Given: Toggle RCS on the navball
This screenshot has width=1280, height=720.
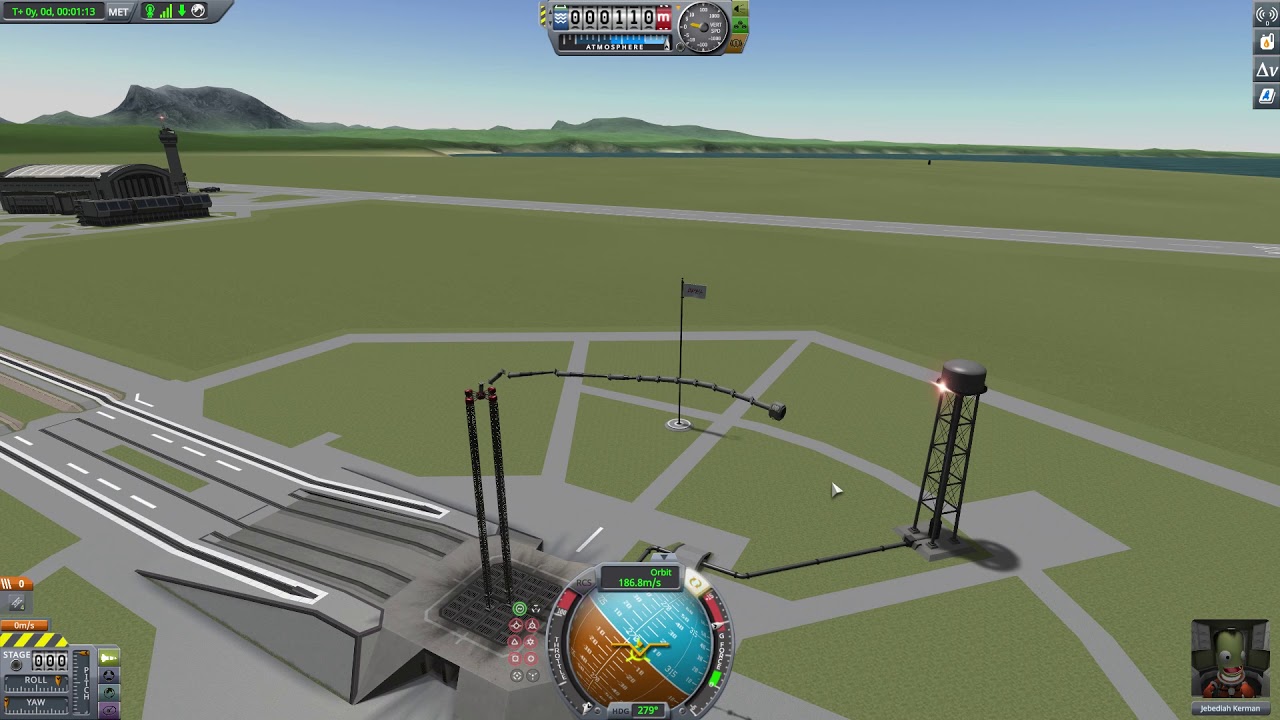Looking at the screenshot, I should [585, 583].
